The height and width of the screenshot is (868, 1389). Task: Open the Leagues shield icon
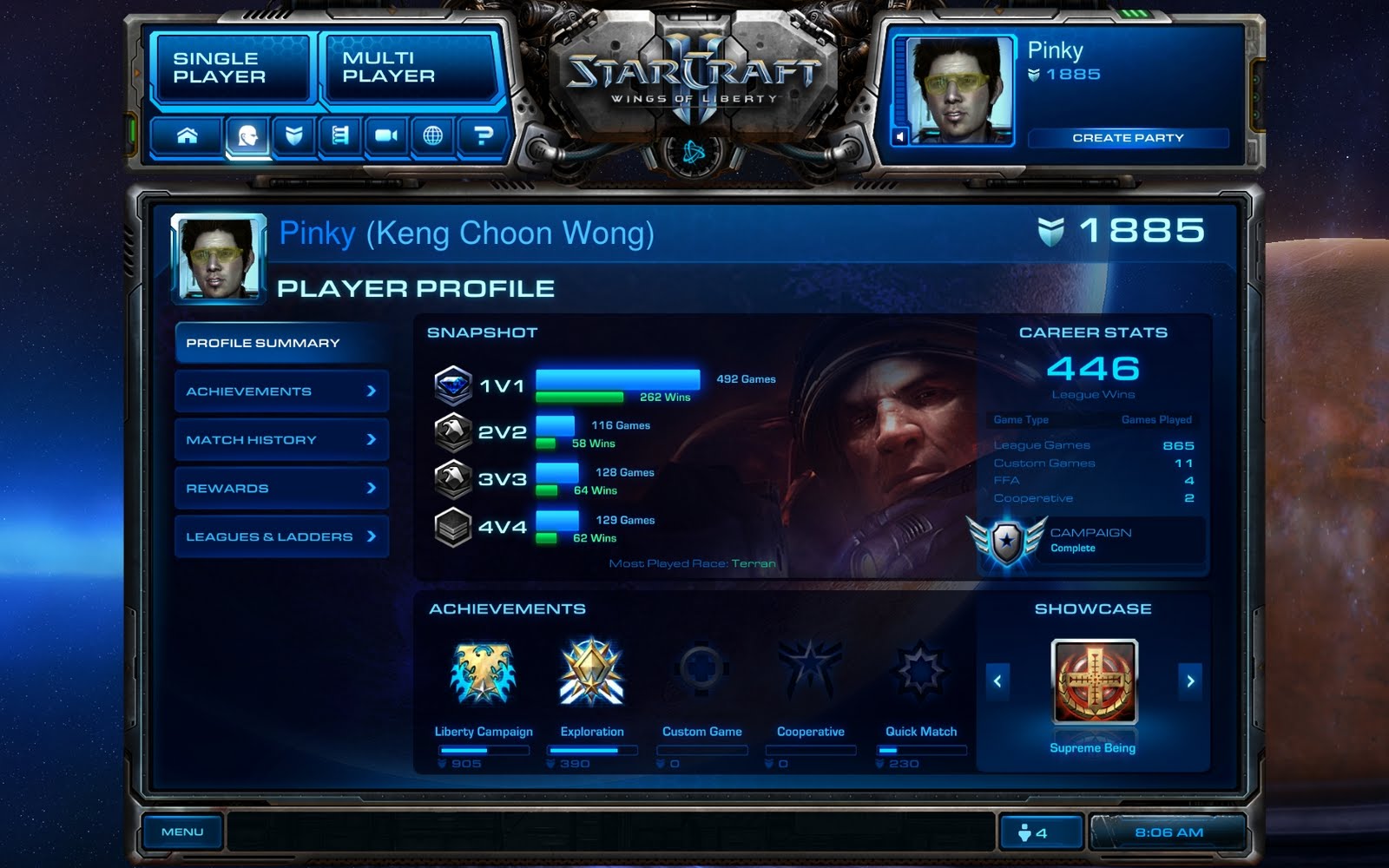pyautogui.click(x=293, y=135)
